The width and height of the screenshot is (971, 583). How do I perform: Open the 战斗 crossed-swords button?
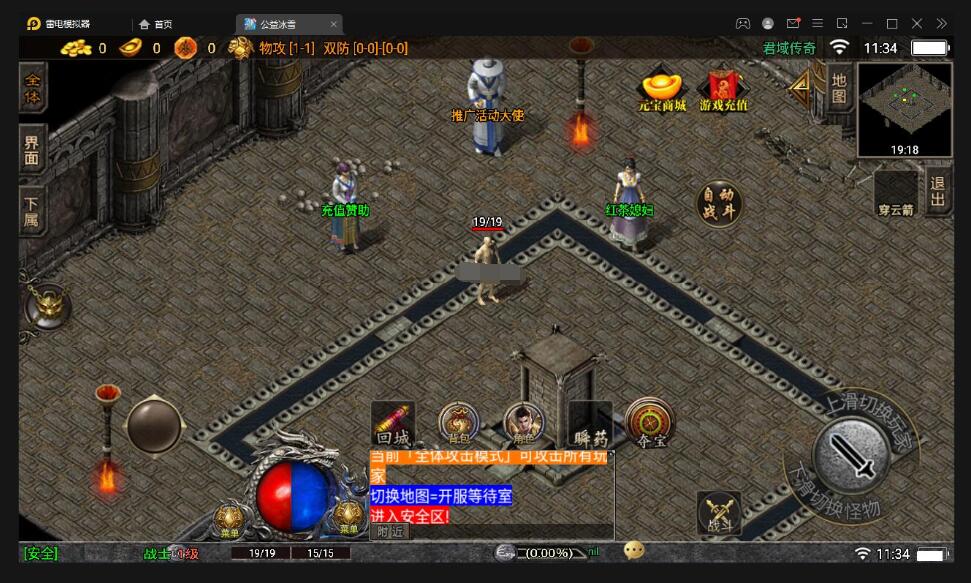719,512
